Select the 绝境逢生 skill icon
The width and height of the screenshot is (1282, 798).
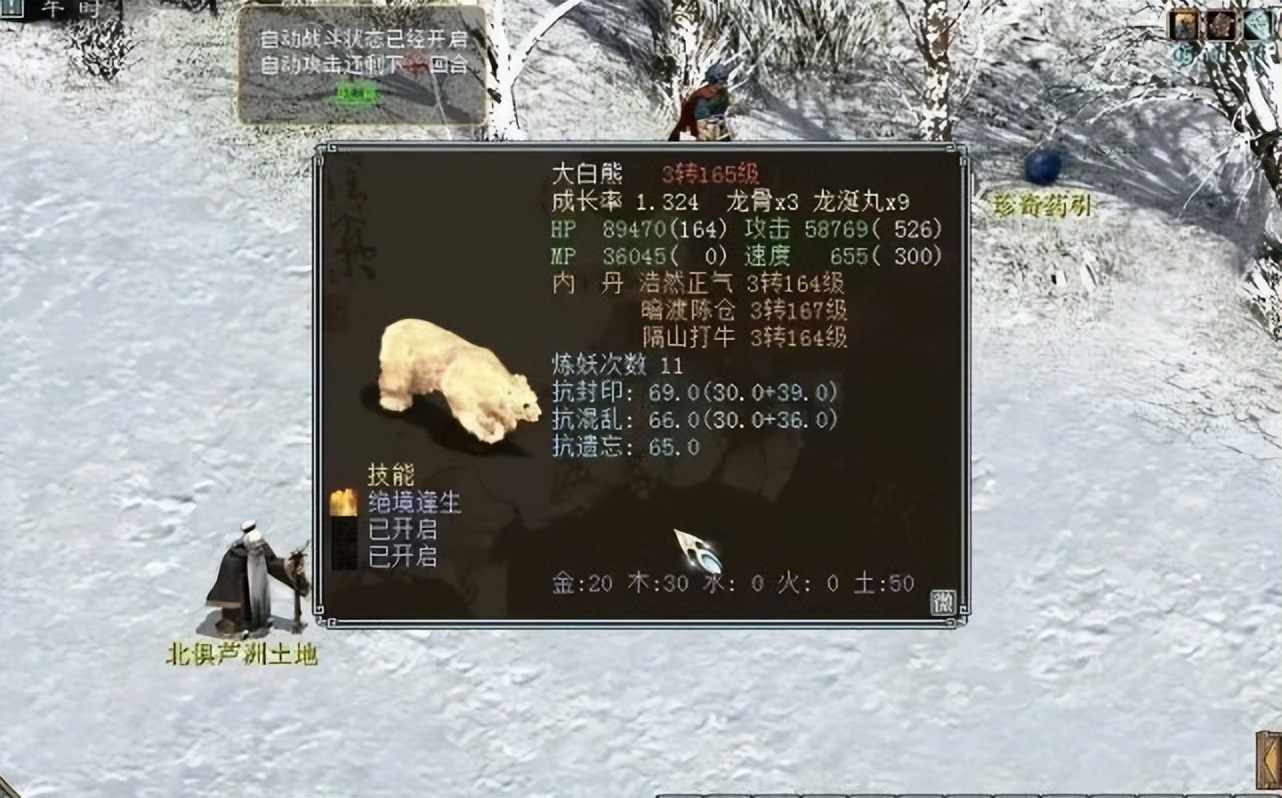click(x=344, y=503)
